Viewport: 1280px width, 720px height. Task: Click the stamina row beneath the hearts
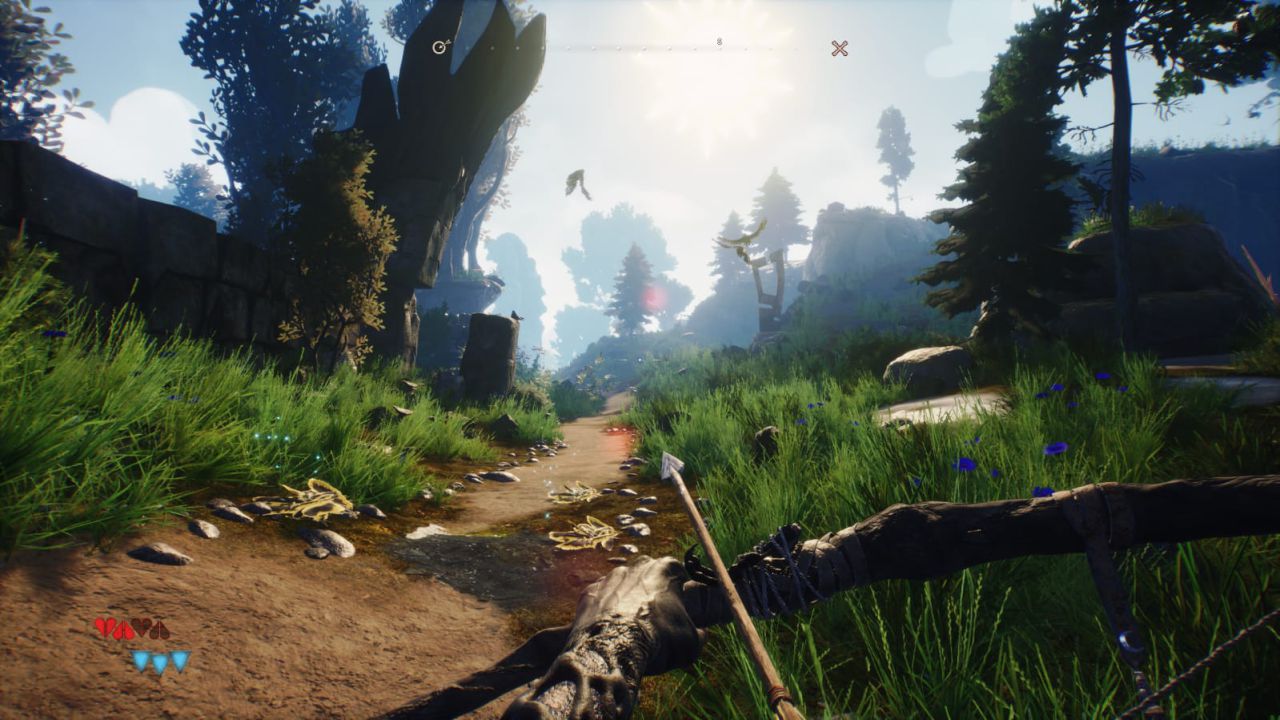(159, 661)
